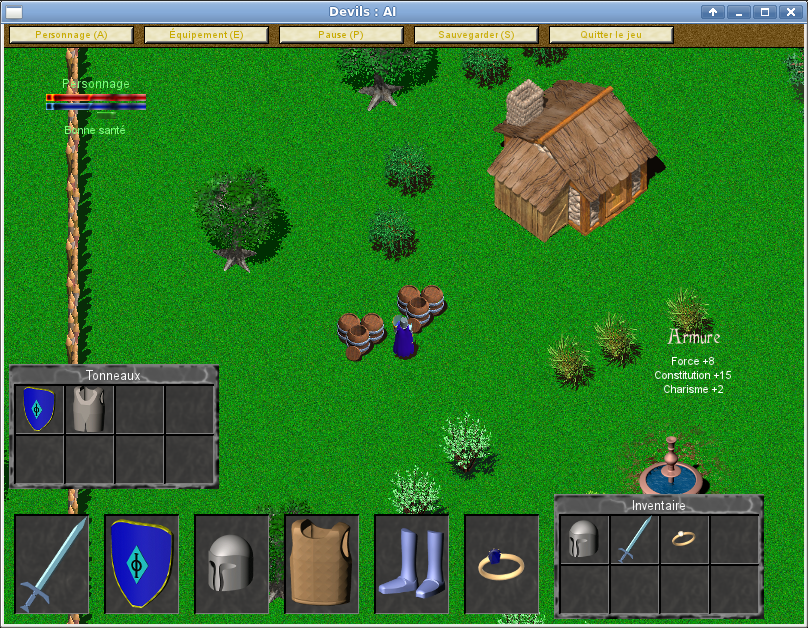Select the equipped blue boots slot
This screenshot has height=628, width=808.
click(x=411, y=564)
